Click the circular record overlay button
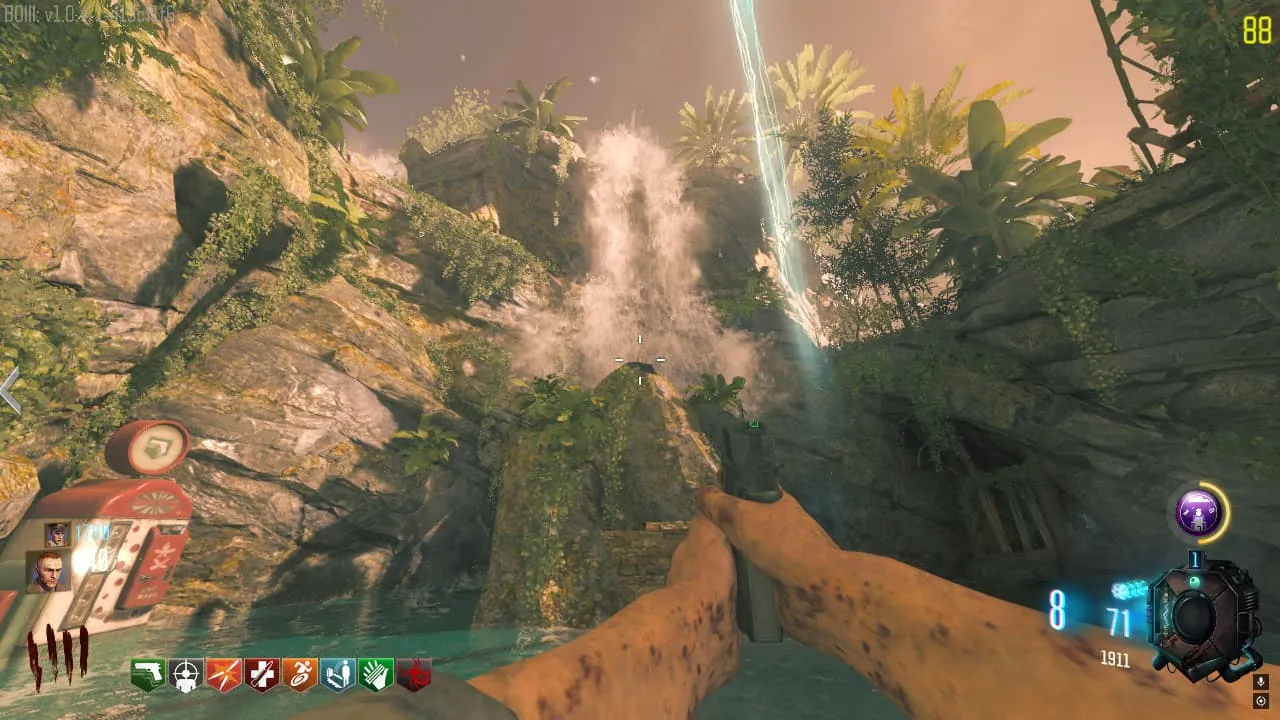The height and width of the screenshot is (720, 1280). click(x=1261, y=701)
